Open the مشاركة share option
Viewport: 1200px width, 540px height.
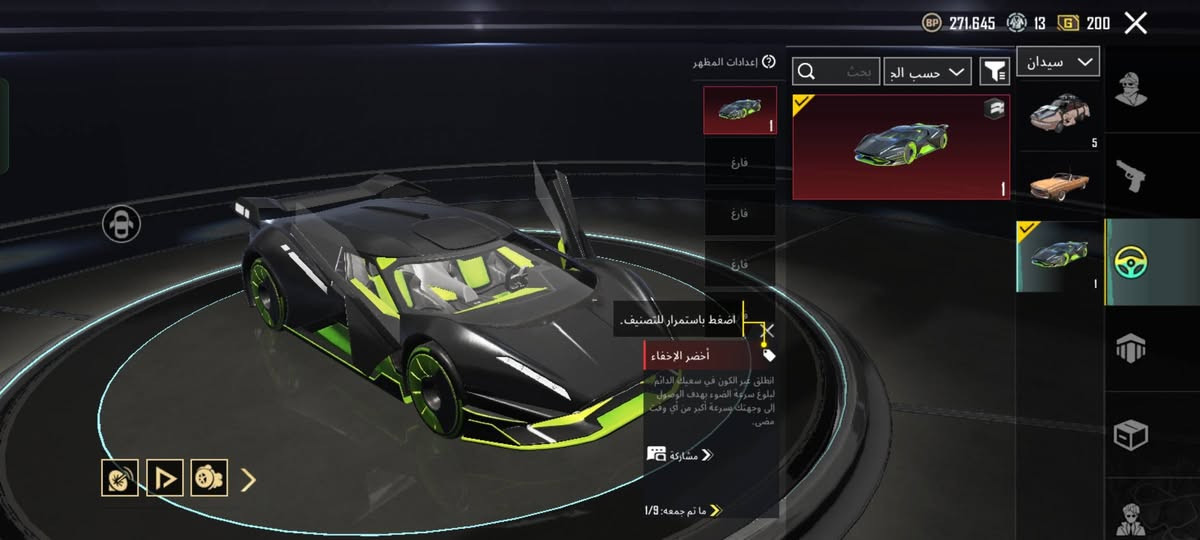point(680,454)
